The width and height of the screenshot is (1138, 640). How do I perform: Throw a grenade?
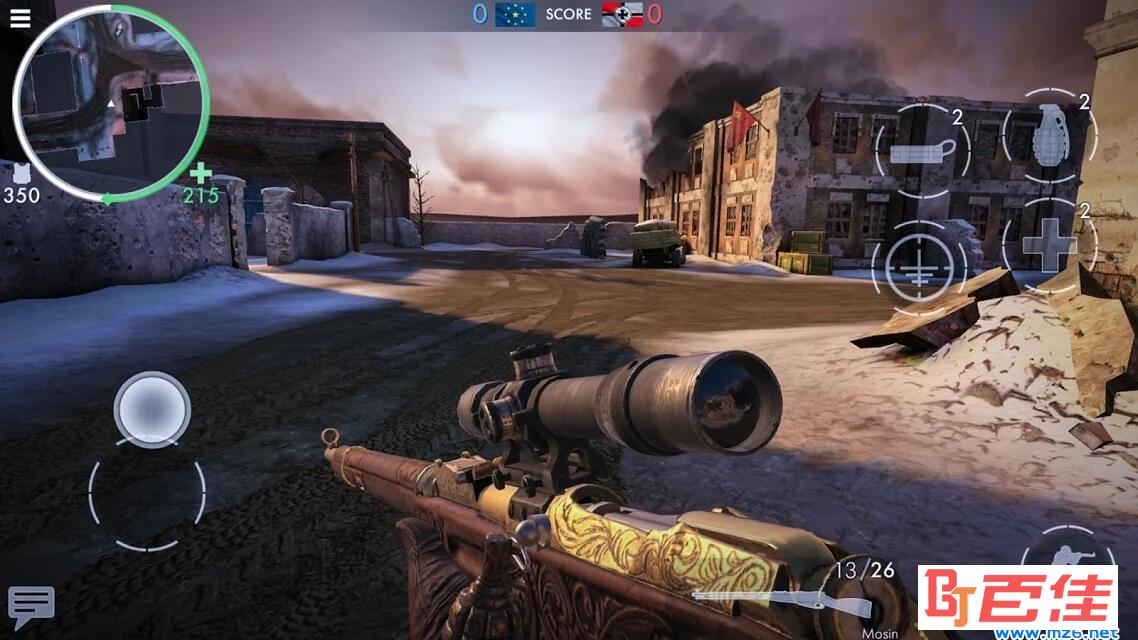coord(1048,138)
